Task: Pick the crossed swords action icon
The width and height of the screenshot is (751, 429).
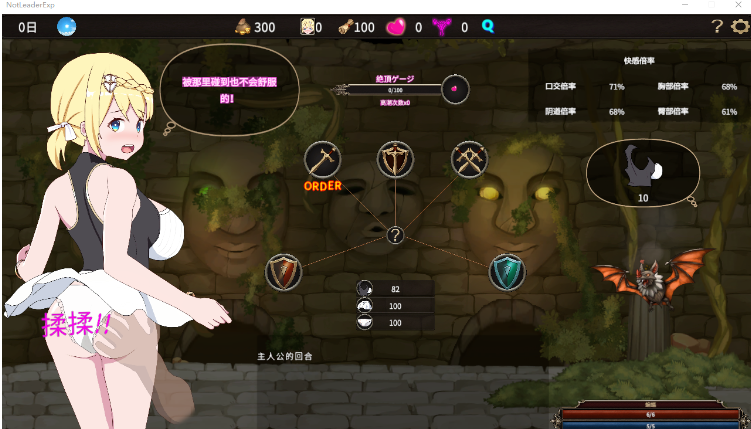Action: (467, 158)
